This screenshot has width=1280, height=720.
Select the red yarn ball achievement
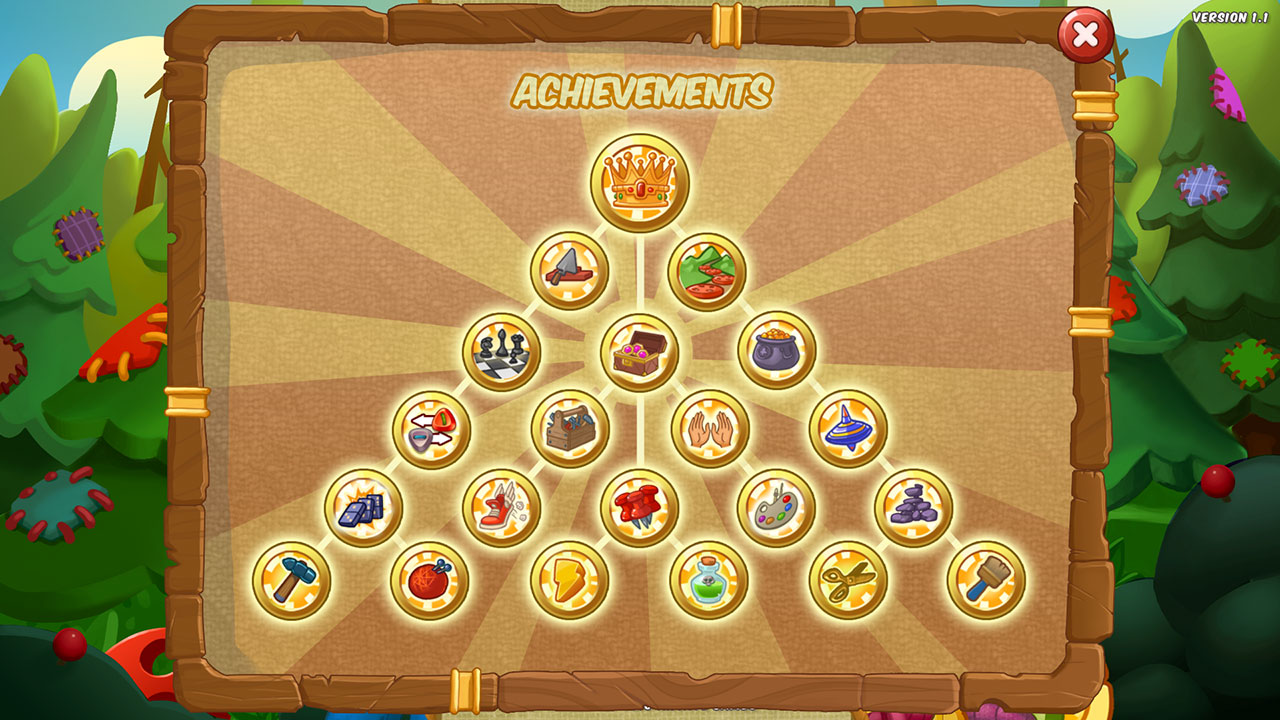pos(430,580)
